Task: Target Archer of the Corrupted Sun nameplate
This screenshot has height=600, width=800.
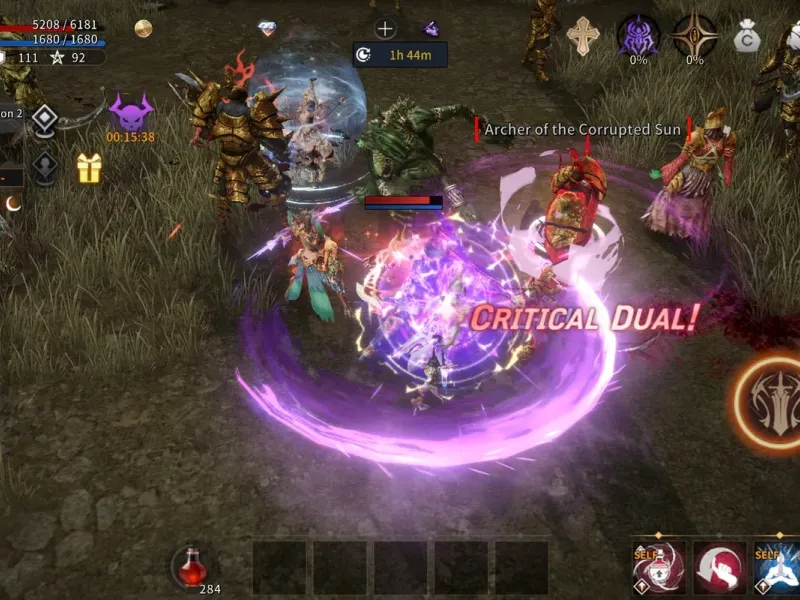Action: (x=582, y=130)
